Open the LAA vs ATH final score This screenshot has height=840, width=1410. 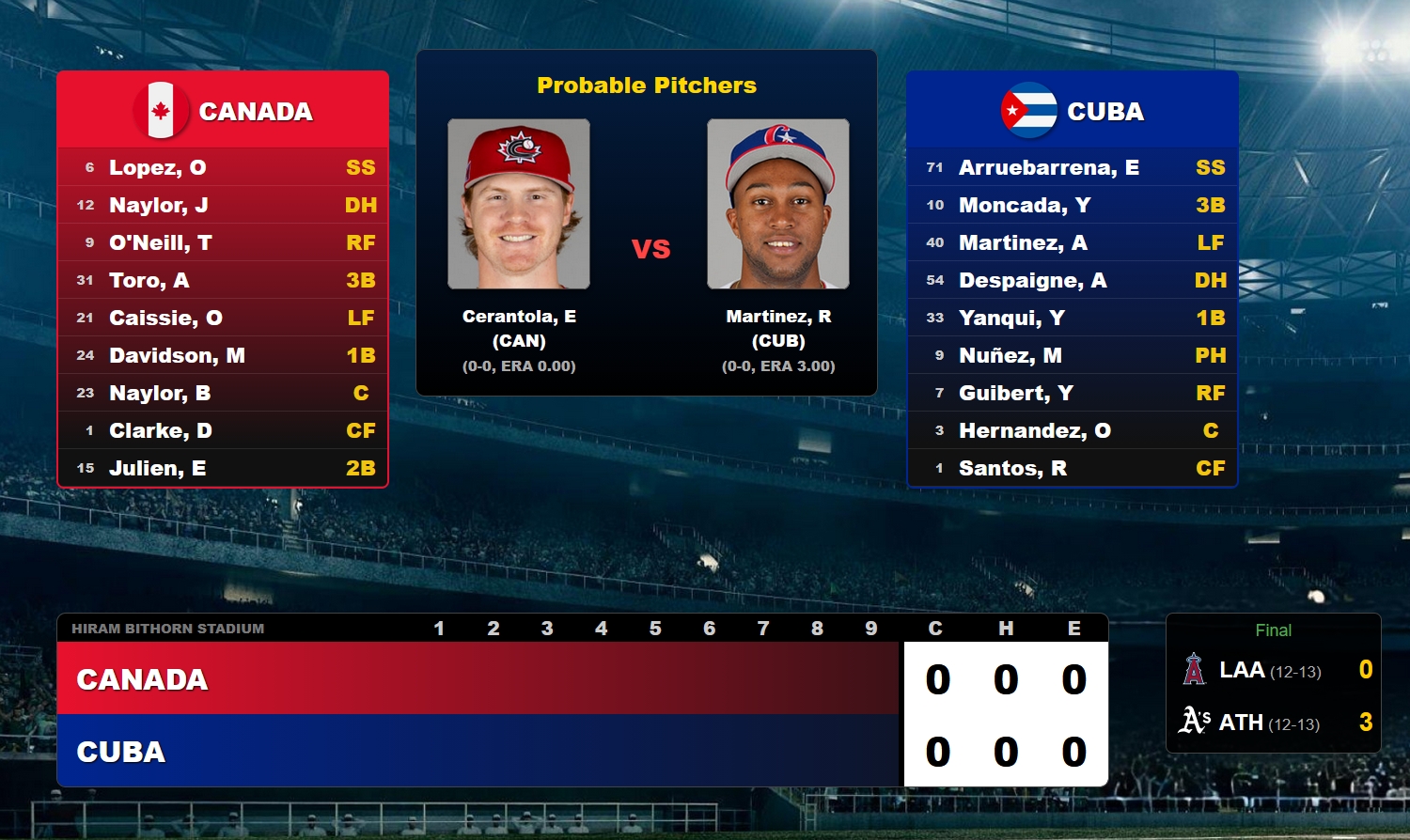pos(1274,684)
